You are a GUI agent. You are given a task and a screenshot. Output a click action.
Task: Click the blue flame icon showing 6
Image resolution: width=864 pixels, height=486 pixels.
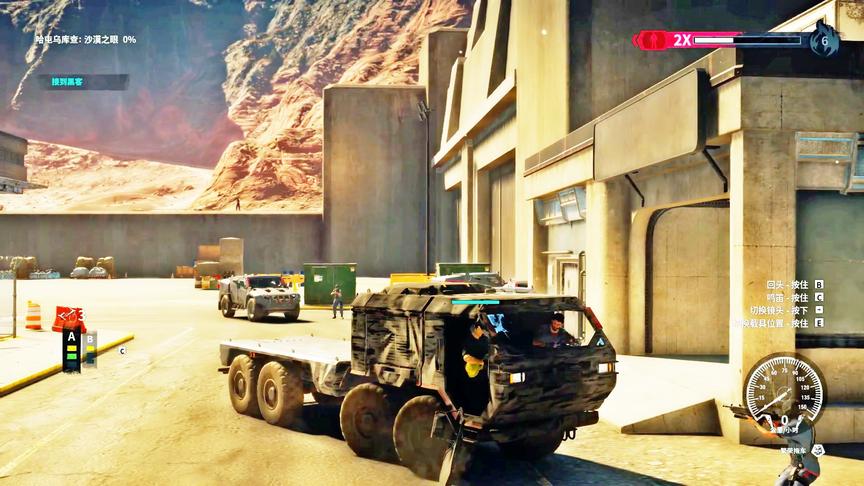(x=824, y=41)
